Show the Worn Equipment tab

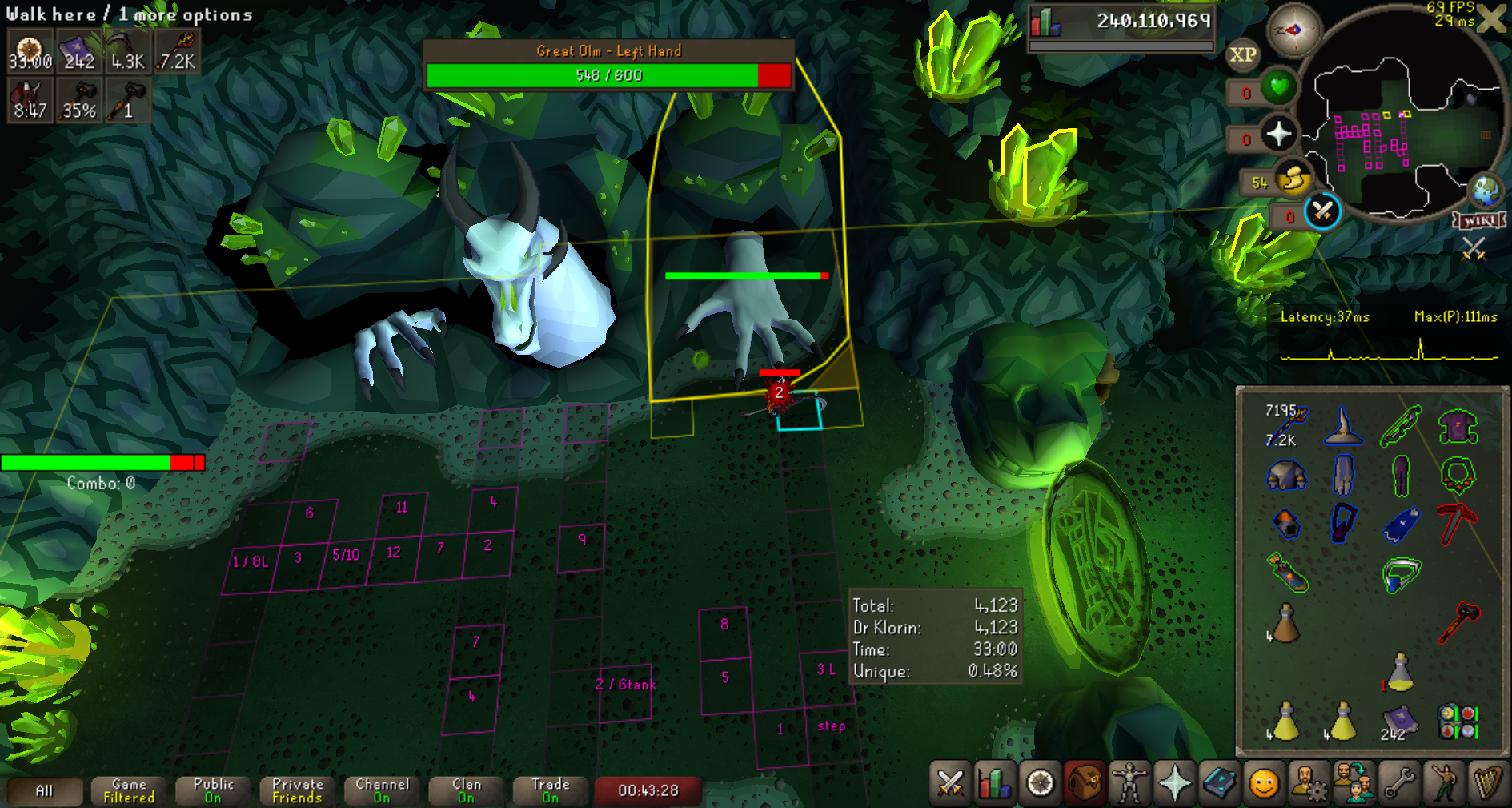pyautogui.click(x=1129, y=782)
